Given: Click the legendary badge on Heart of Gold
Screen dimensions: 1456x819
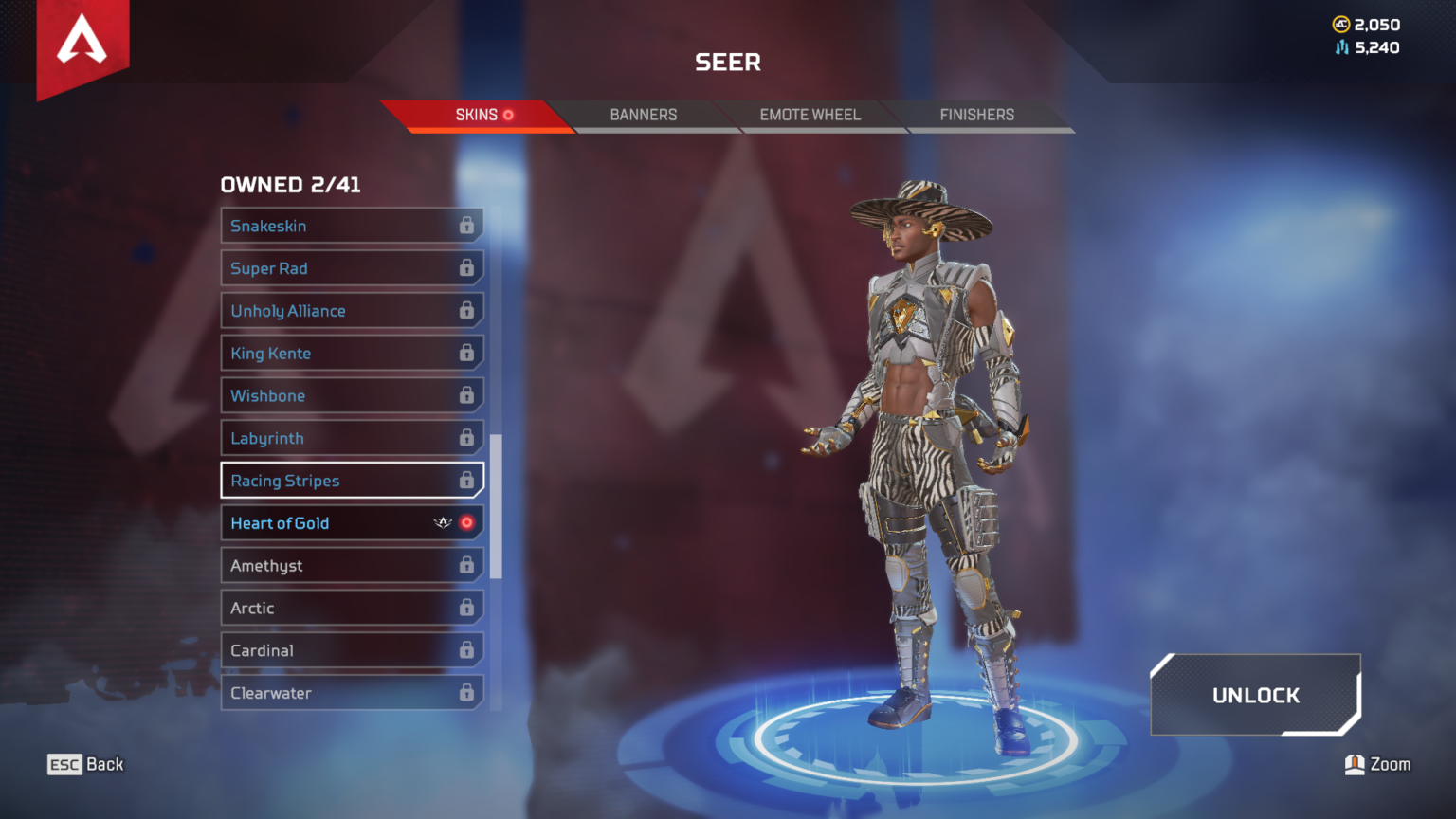Looking at the screenshot, I should point(442,521).
